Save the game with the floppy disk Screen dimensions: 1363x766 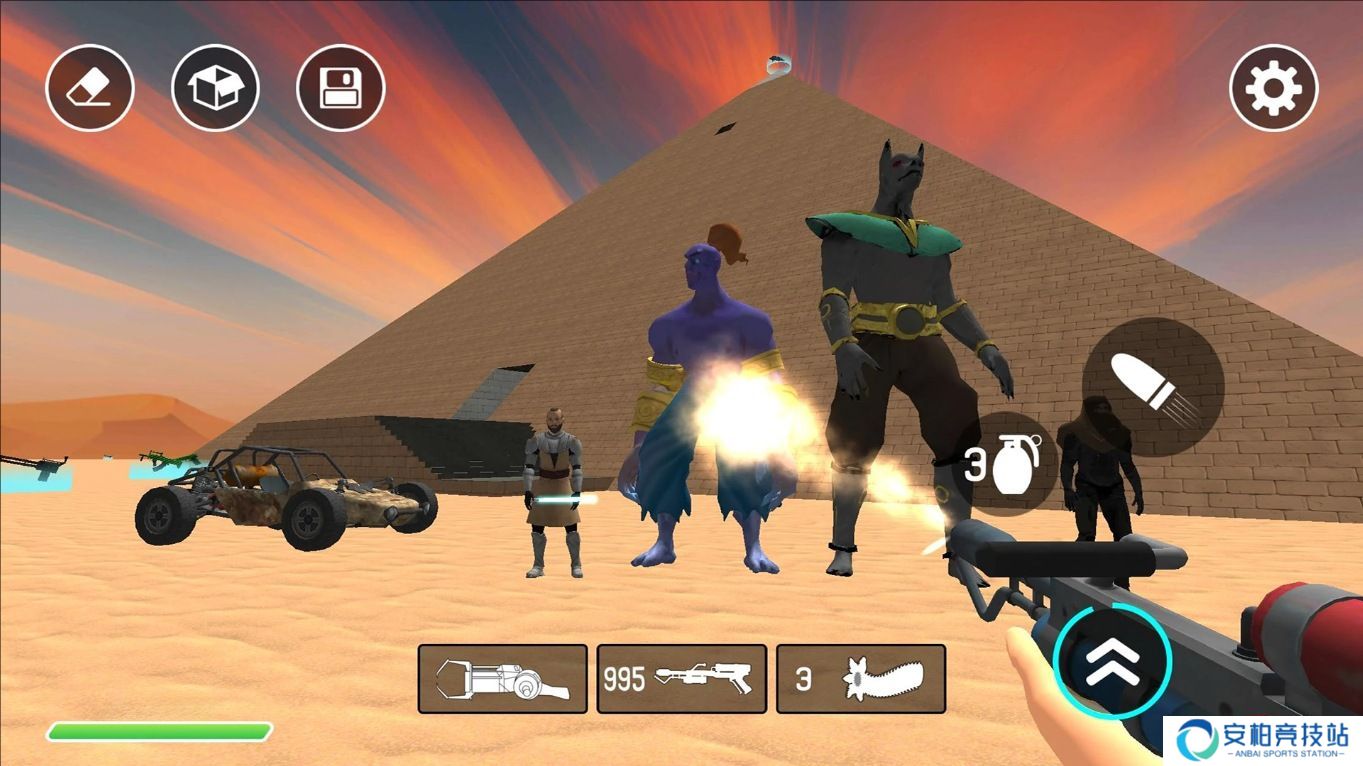coord(341,87)
